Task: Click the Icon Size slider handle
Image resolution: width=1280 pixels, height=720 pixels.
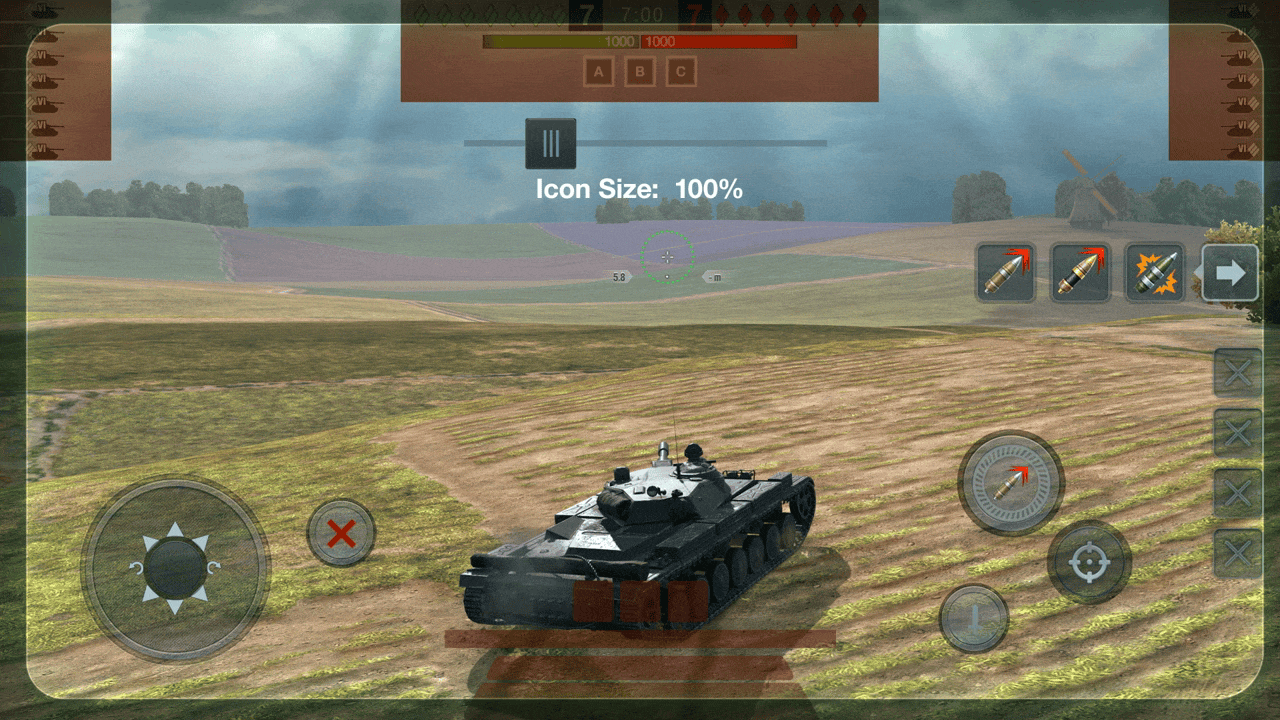Action: coord(550,143)
